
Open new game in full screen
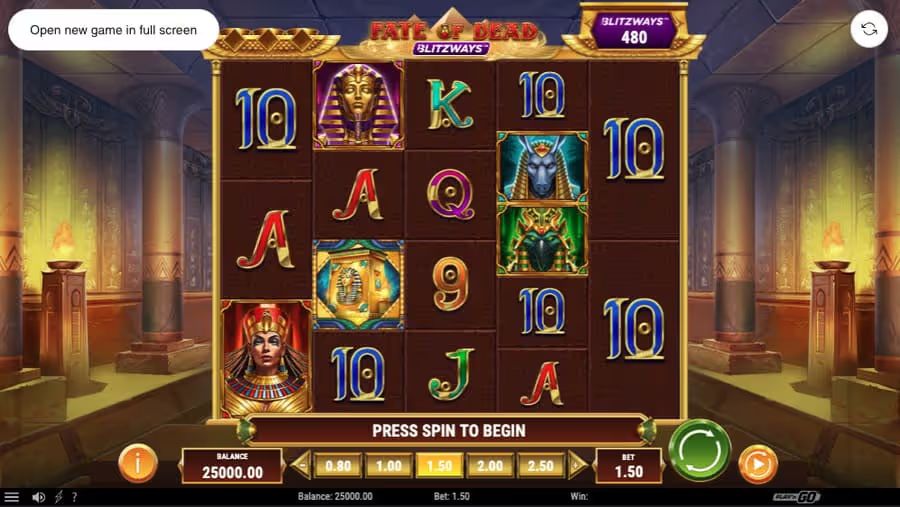[113, 30]
